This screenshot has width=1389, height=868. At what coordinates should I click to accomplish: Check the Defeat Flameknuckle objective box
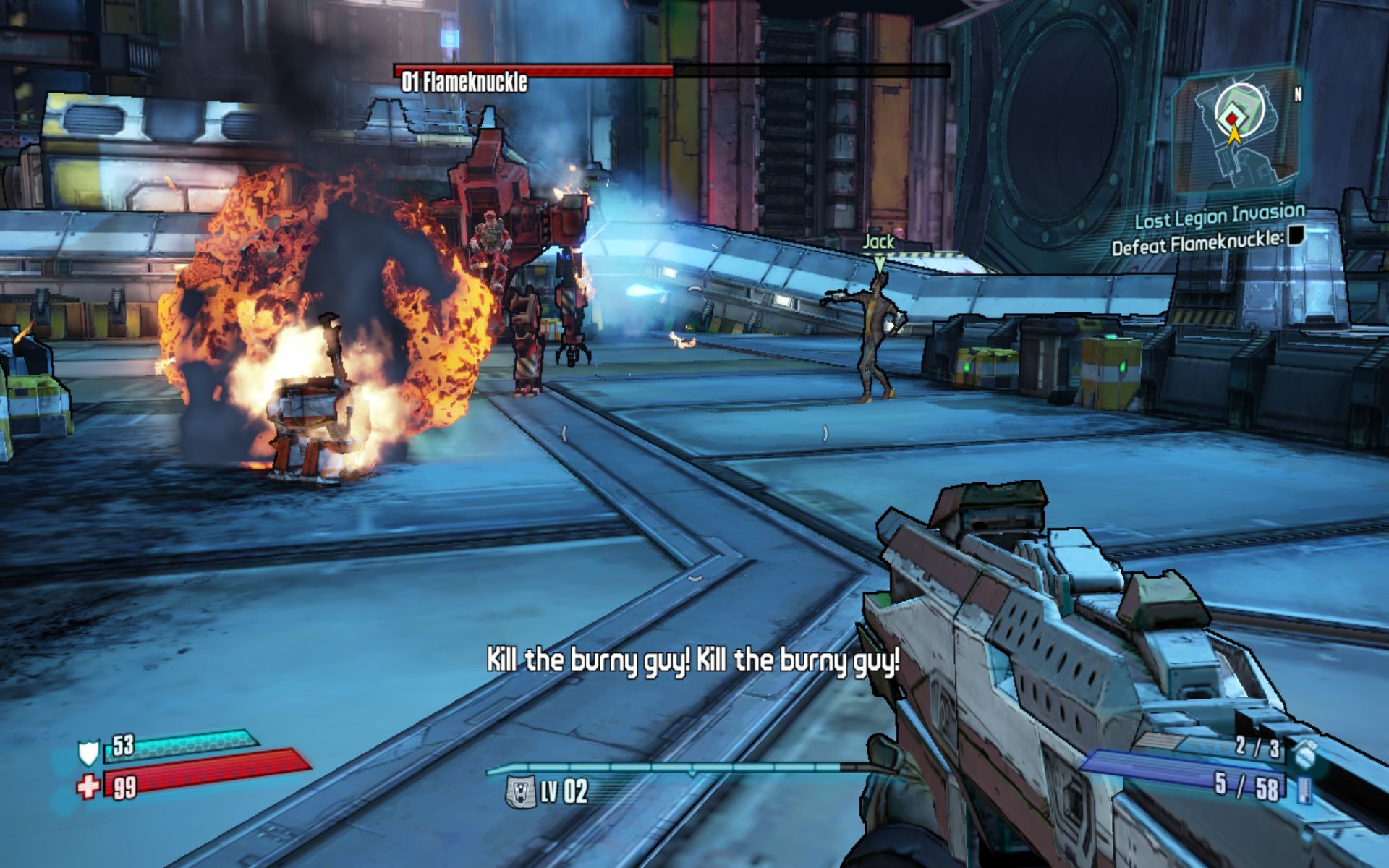point(1296,236)
